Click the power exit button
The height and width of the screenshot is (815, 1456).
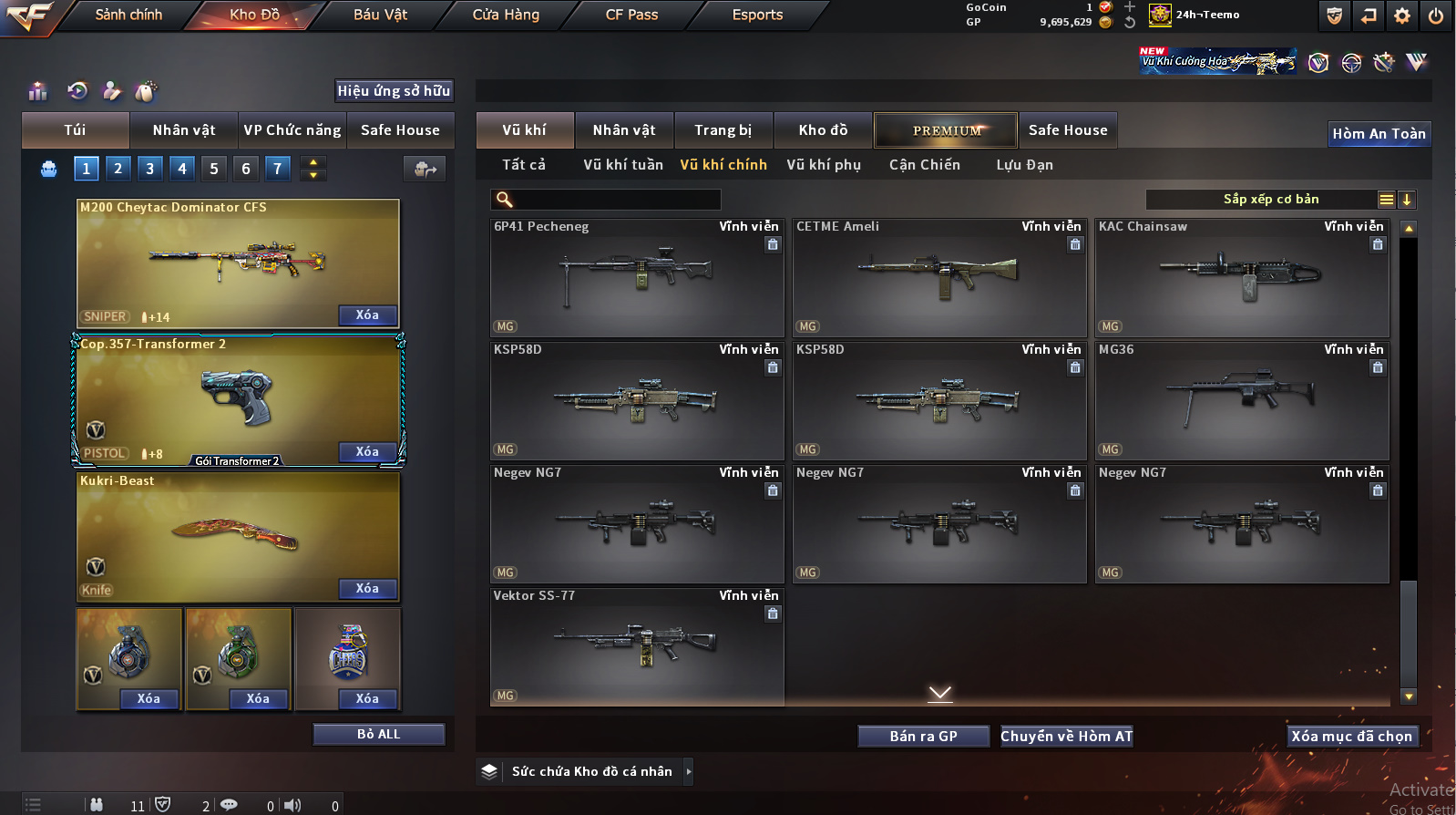pyautogui.click(x=1436, y=15)
